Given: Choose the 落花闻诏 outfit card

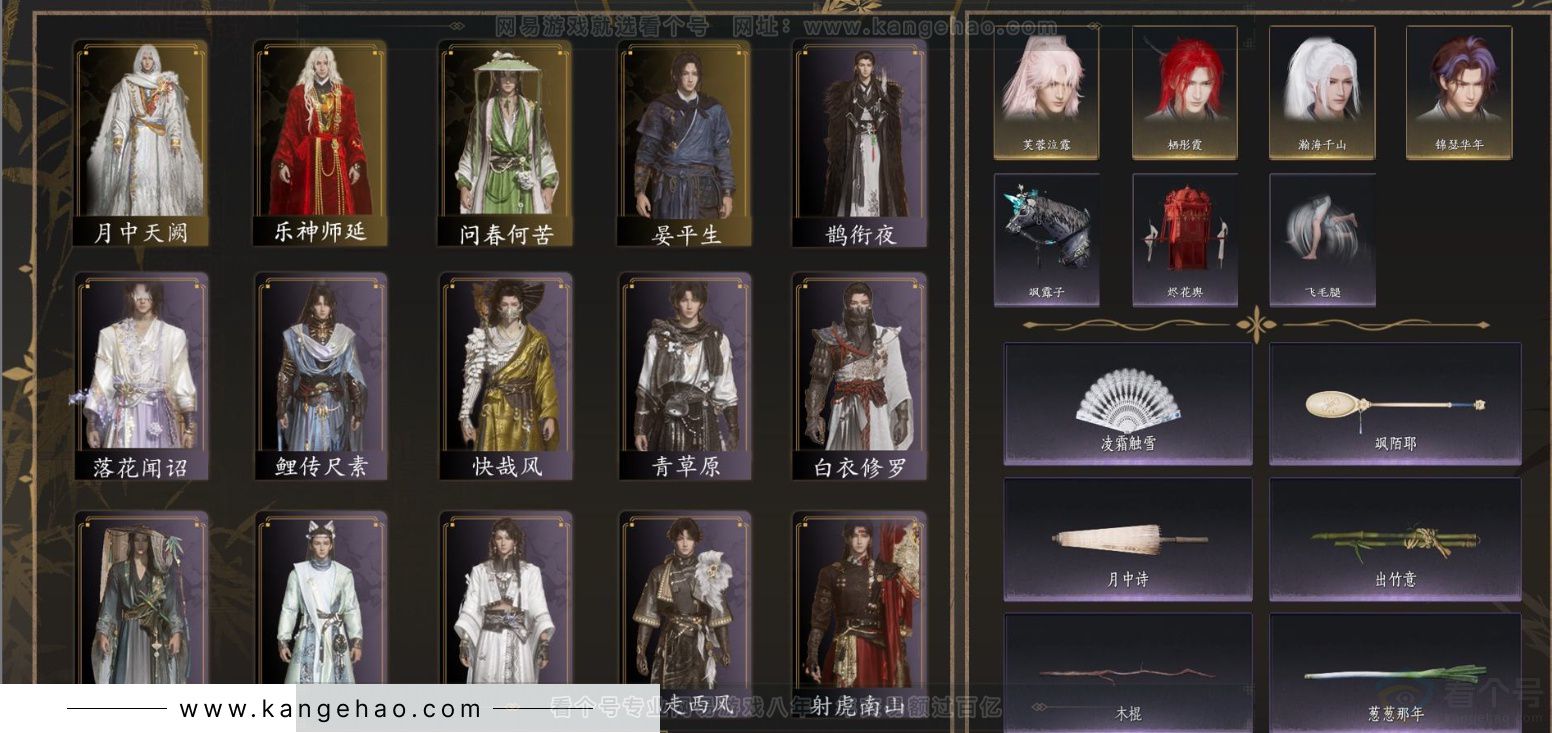Looking at the screenshot, I should point(141,375).
